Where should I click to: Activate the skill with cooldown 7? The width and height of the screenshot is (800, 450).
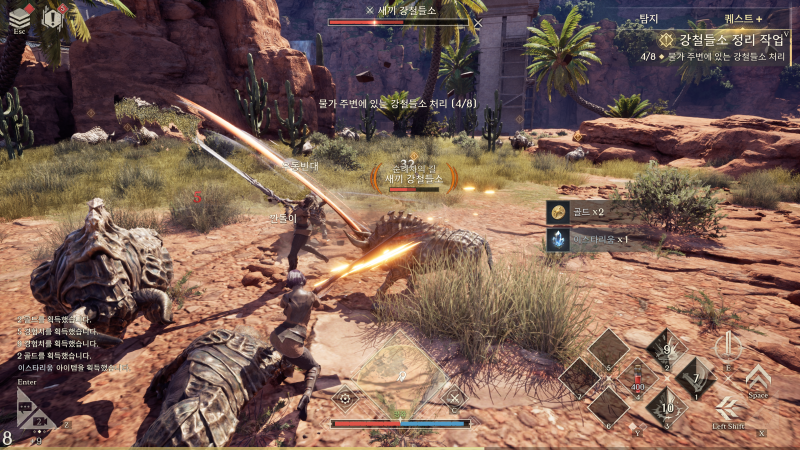695,378
